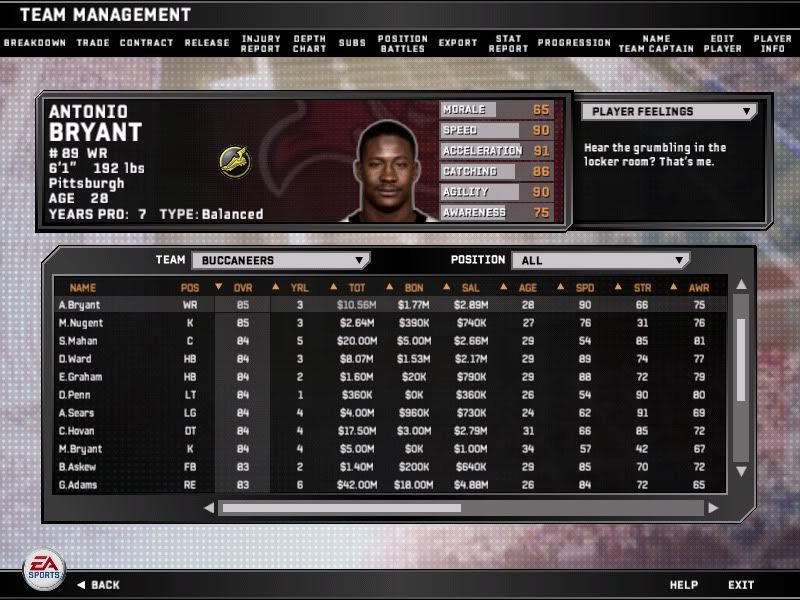
Task: Open the Help screen
Action: coord(683,585)
